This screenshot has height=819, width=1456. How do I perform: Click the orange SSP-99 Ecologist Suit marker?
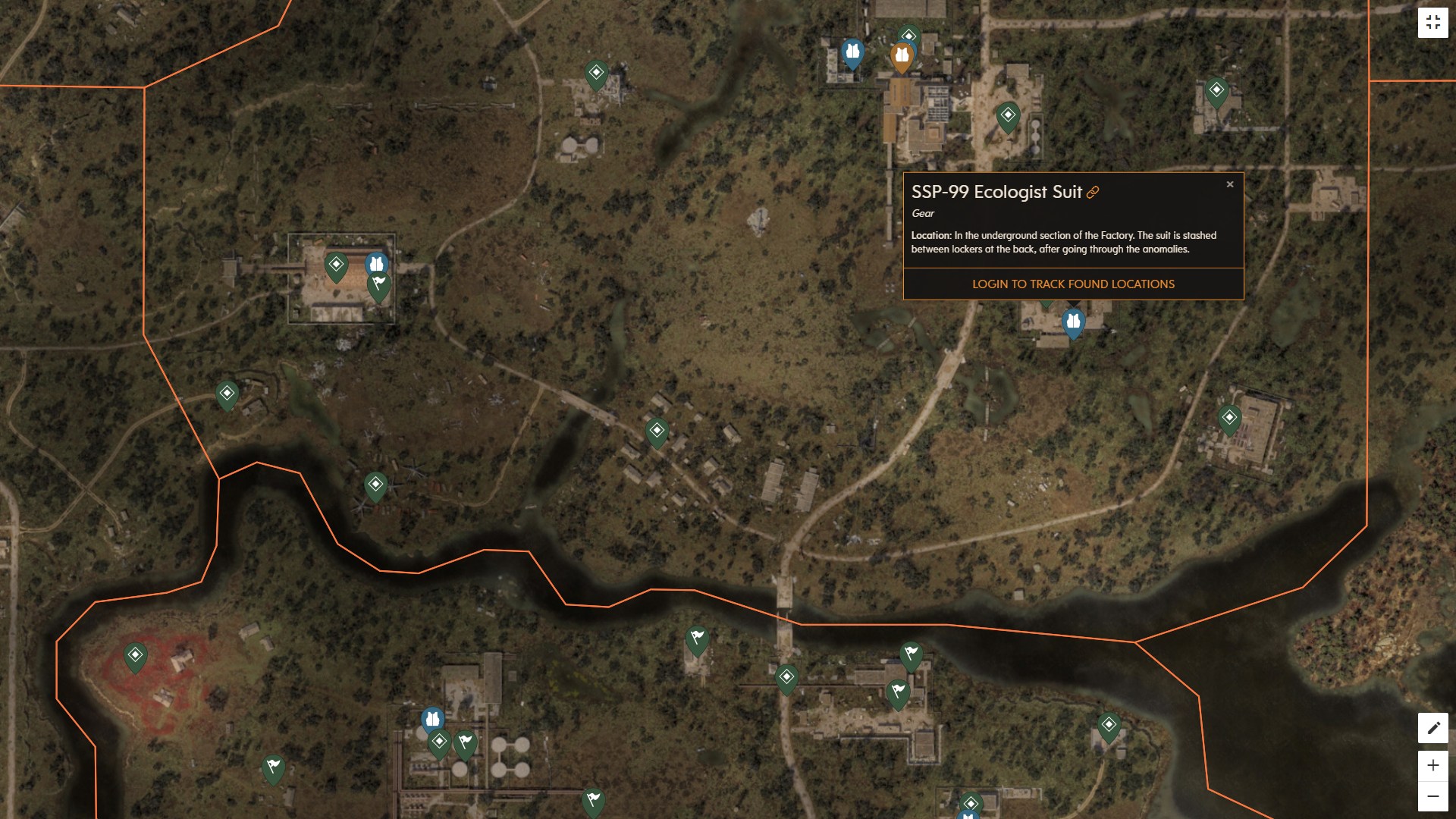click(x=901, y=55)
